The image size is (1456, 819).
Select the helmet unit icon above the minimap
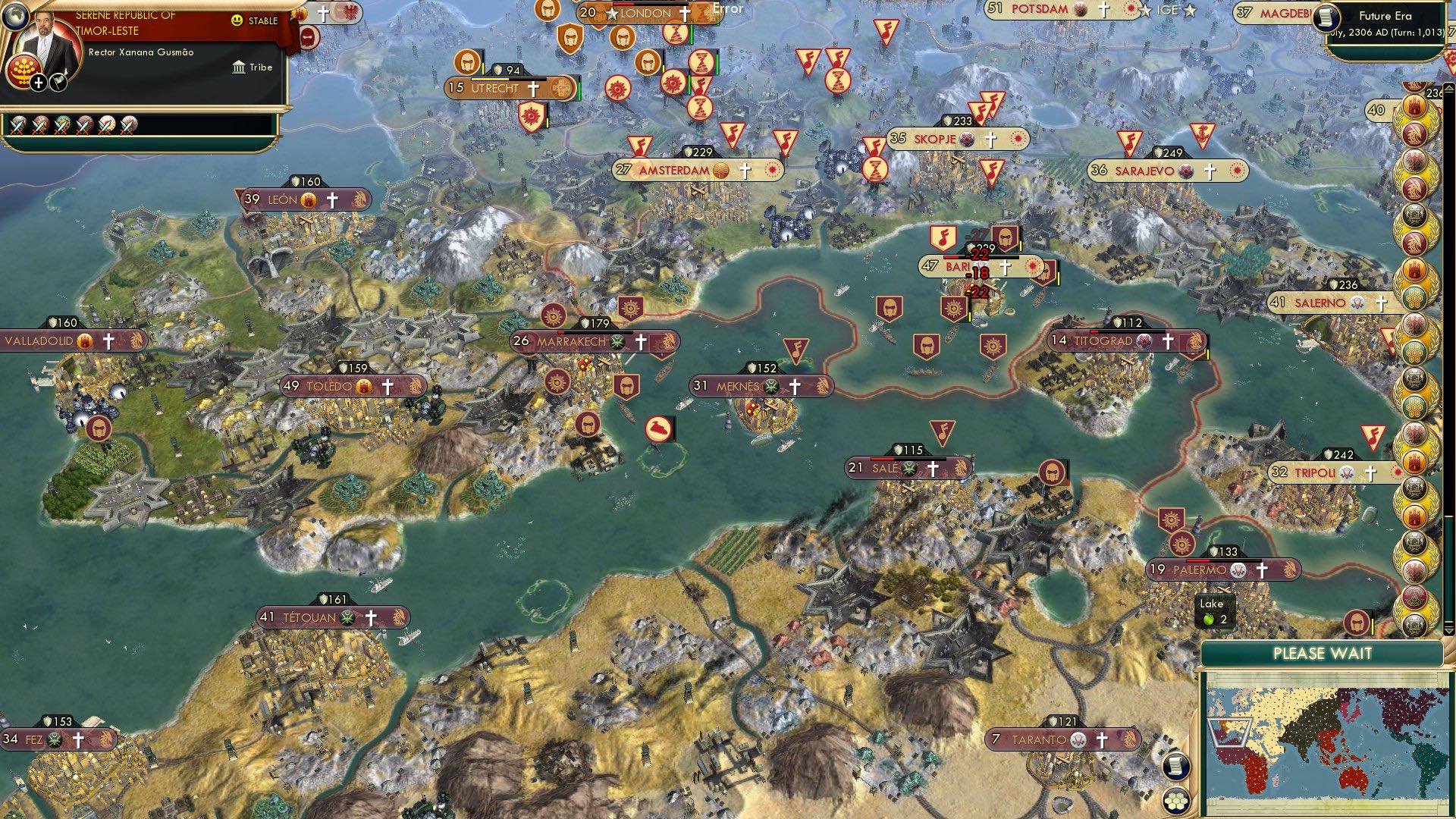click(x=1357, y=621)
